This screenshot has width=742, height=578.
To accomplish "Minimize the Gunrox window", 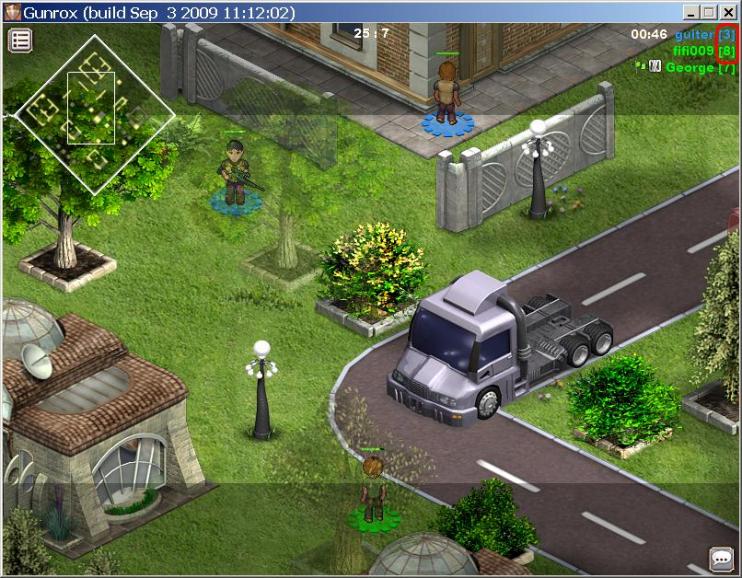I will pyautogui.click(x=691, y=12).
